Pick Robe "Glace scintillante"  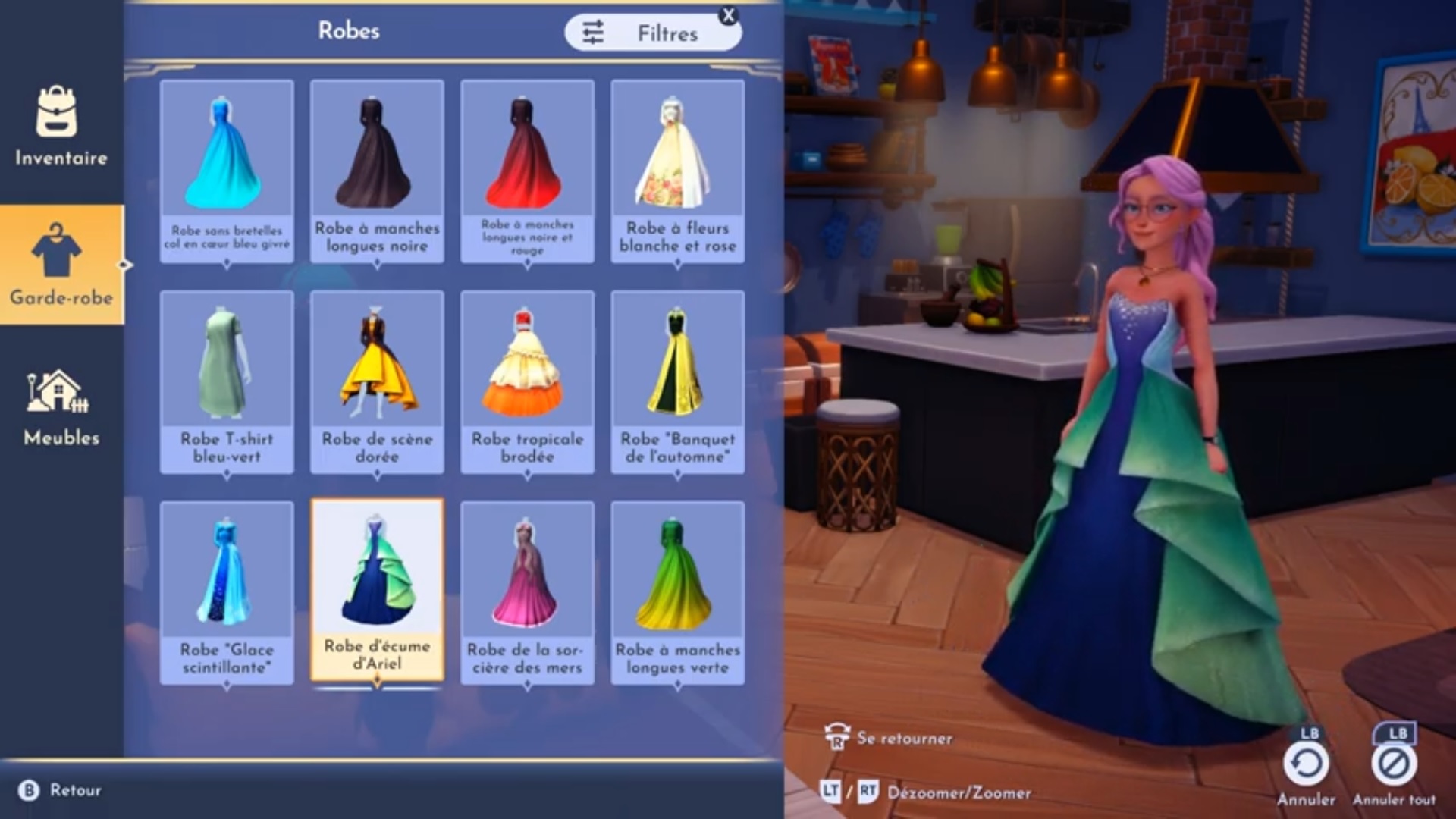click(x=227, y=592)
